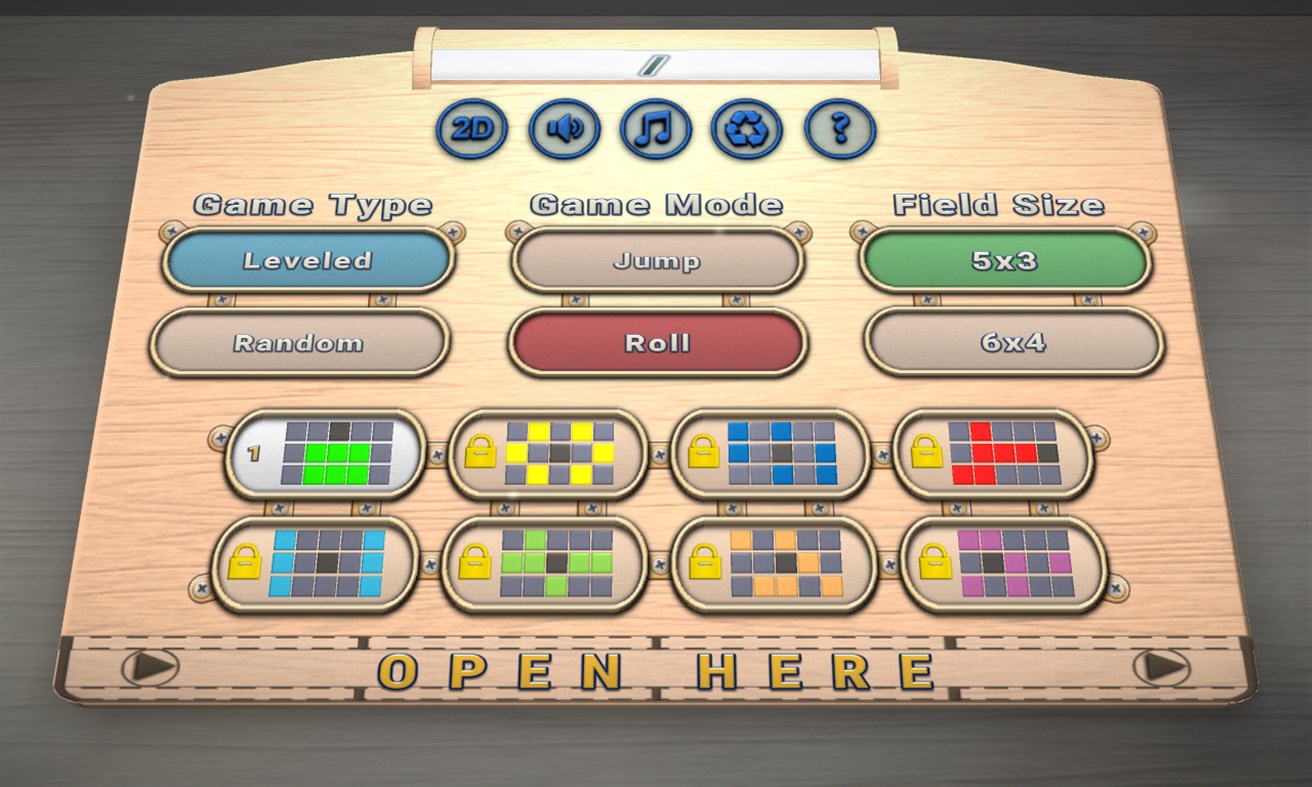Image resolution: width=1312 pixels, height=787 pixels.
Task: Switch game mode to Jump
Action: (x=656, y=261)
